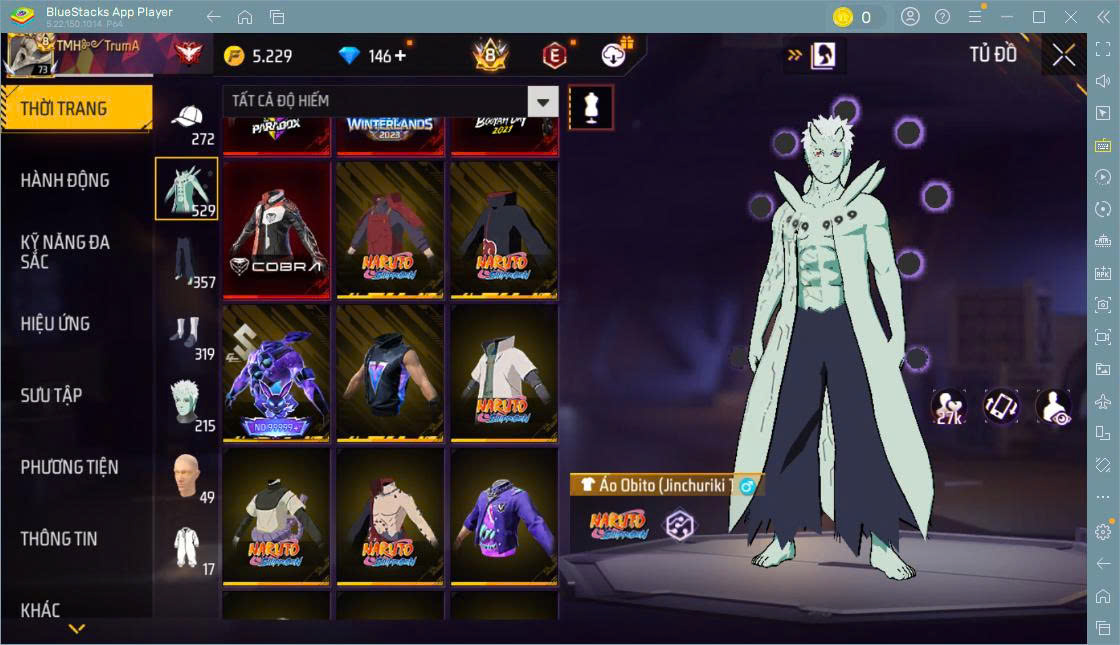
Task: Add more diamonds with the plus button
Action: click(401, 56)
